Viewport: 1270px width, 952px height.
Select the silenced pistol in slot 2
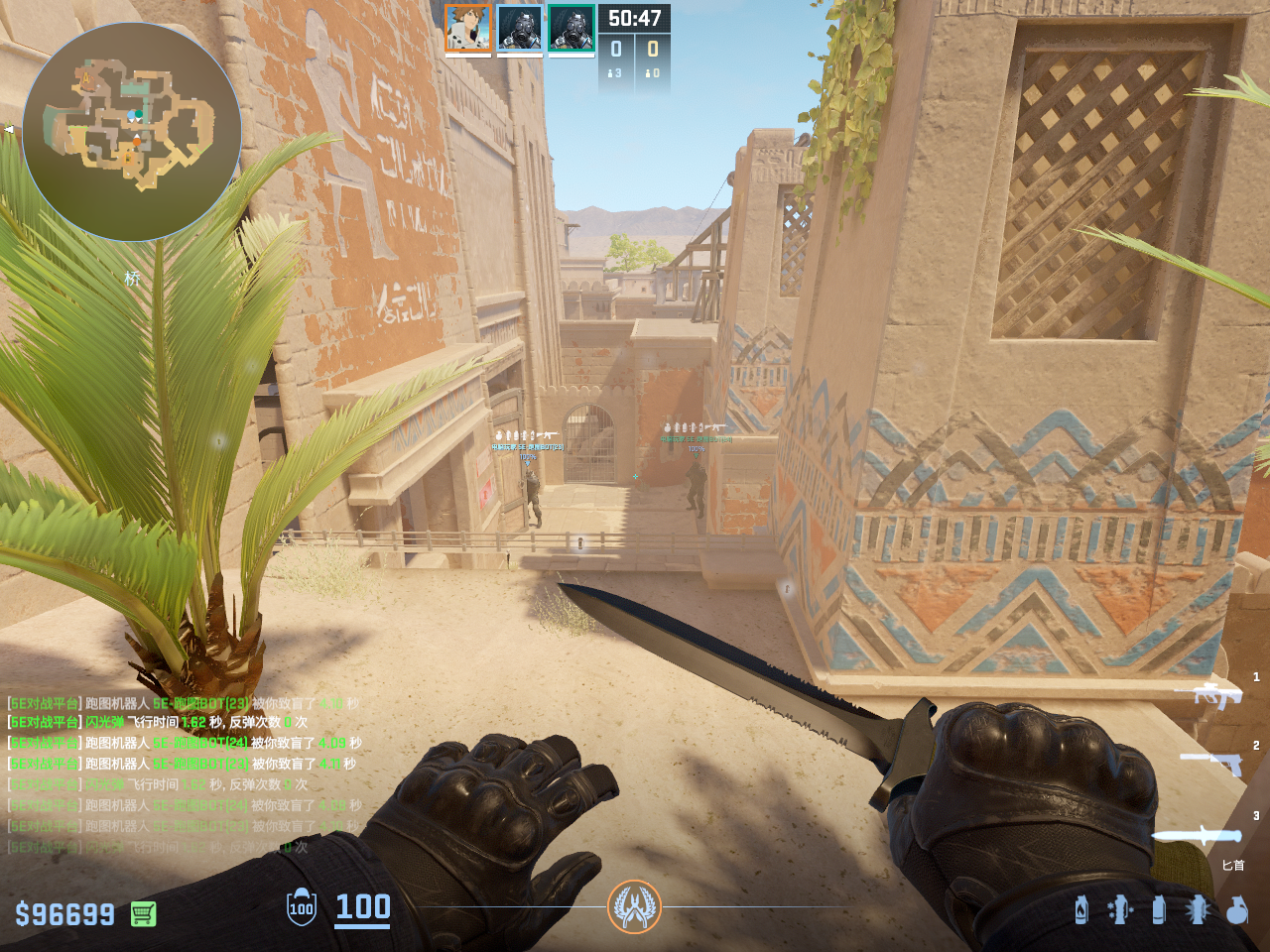(1210, 762)
